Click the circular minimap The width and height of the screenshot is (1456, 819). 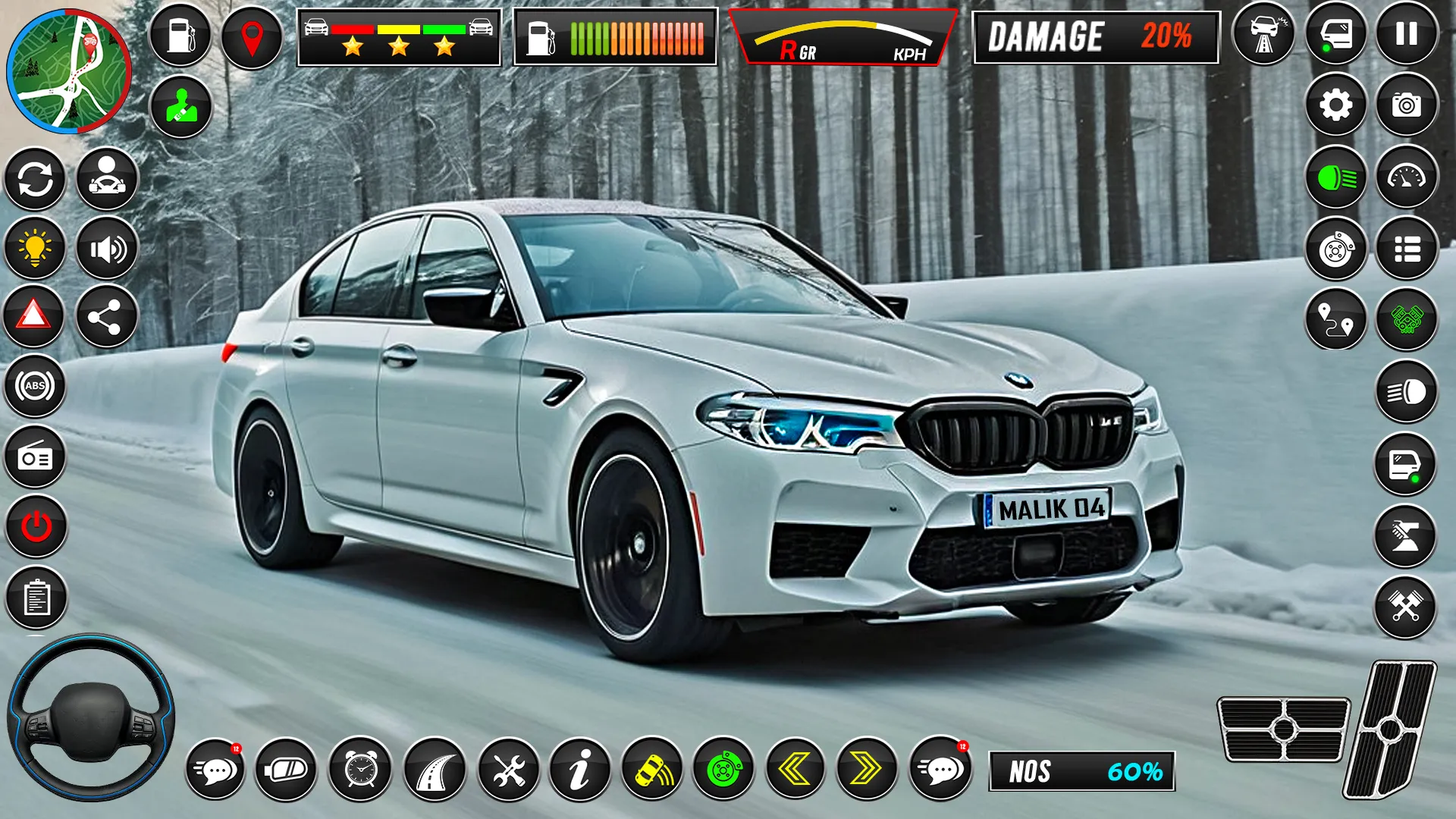pos(68,71)
